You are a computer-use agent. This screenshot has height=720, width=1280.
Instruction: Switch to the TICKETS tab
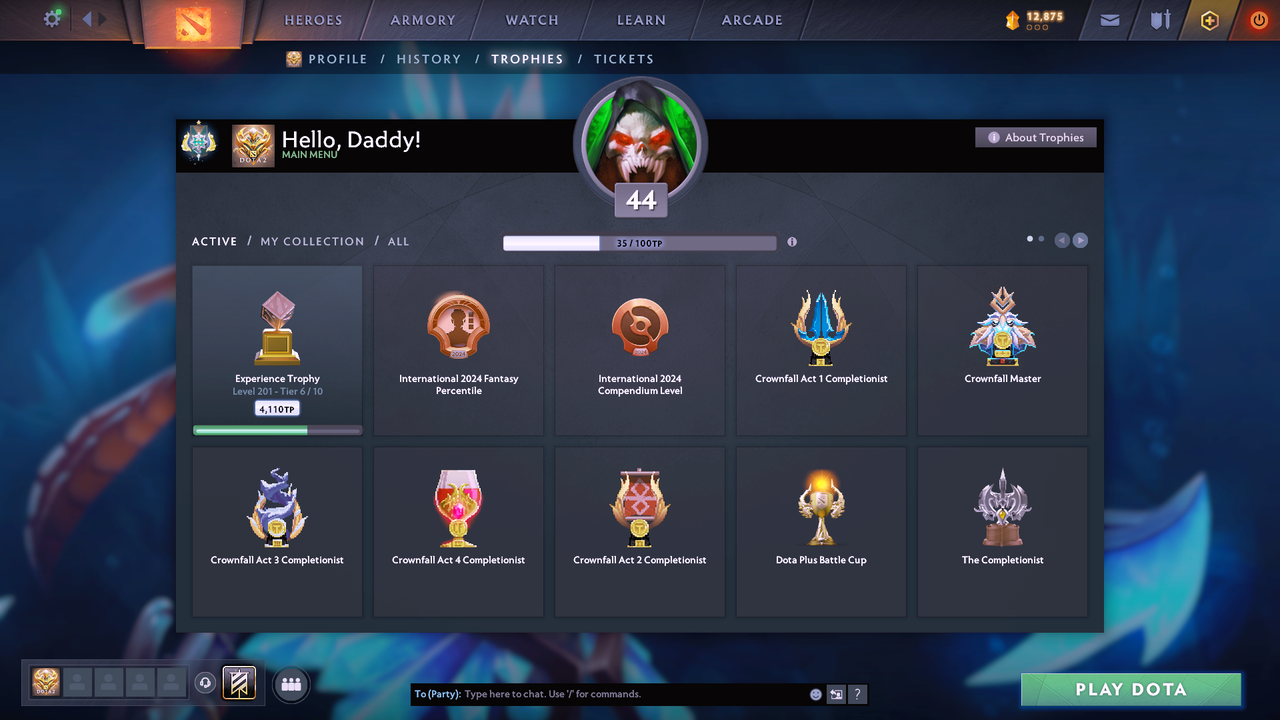624,59
